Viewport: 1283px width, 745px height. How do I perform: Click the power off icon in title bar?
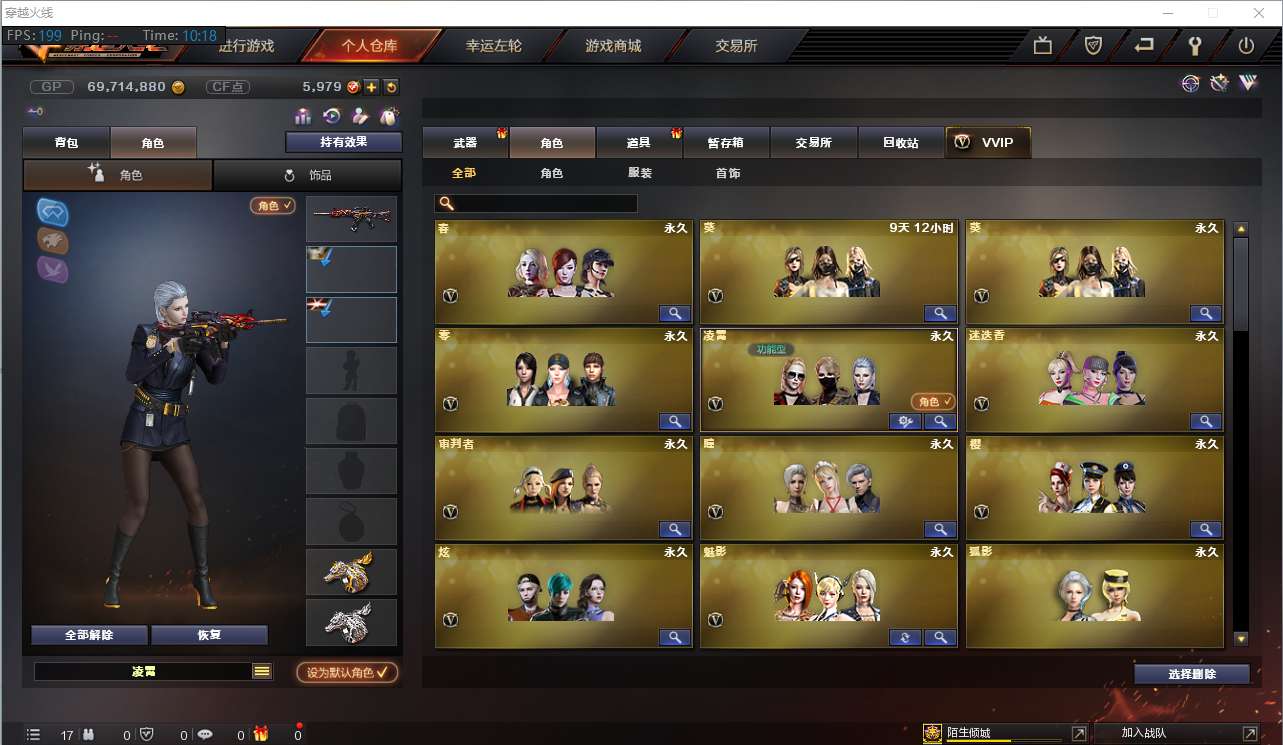coord(1248,45)
